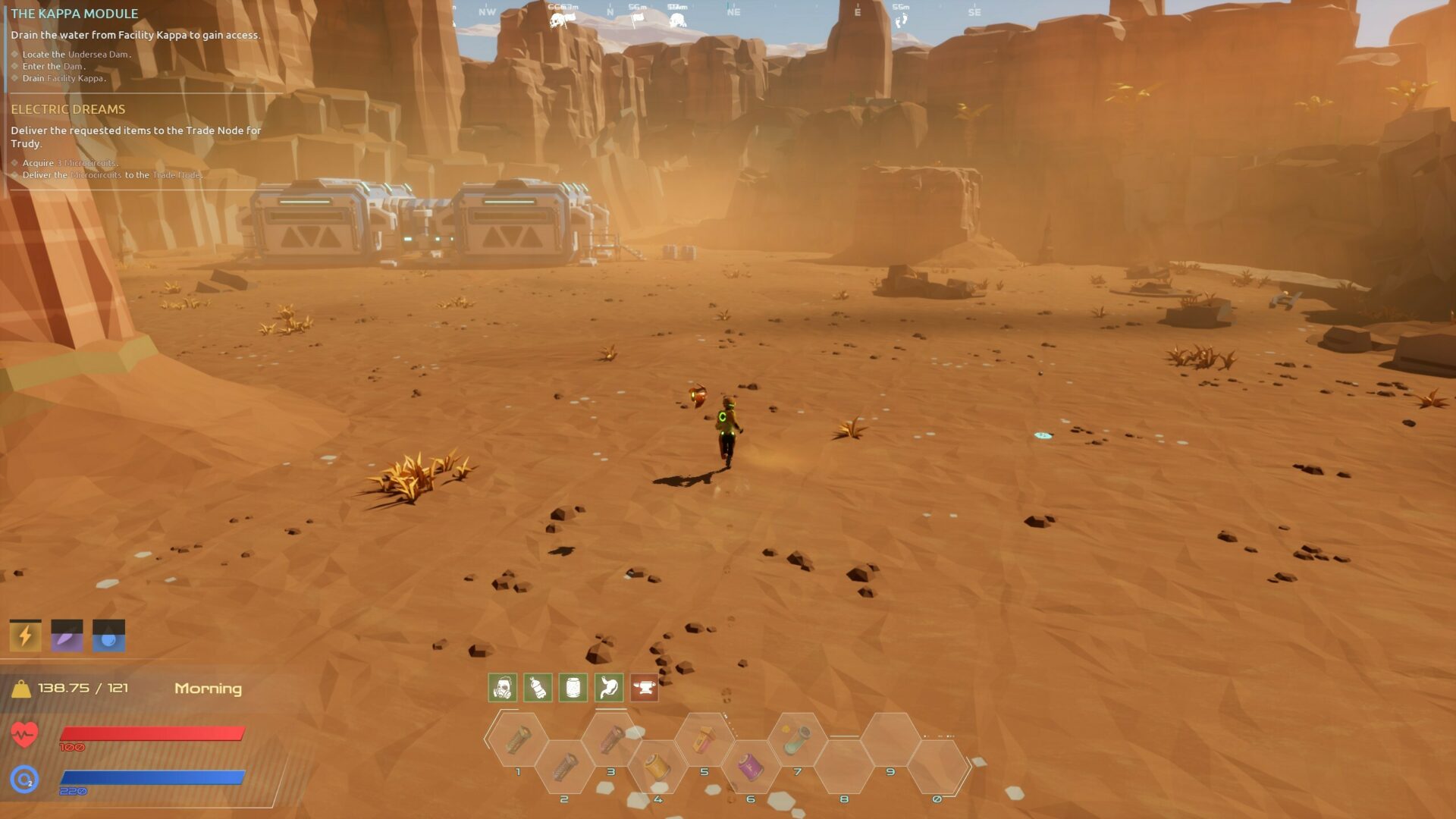Click the lightning bolt energy icon
This screenshot has height=819, width=1456.
click(x=25, y=635)
